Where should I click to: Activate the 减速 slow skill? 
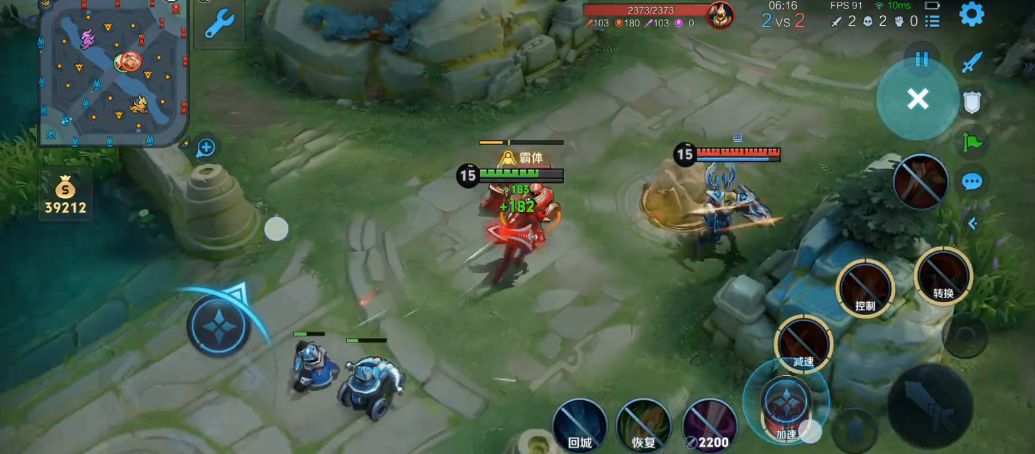coord(804,344)
